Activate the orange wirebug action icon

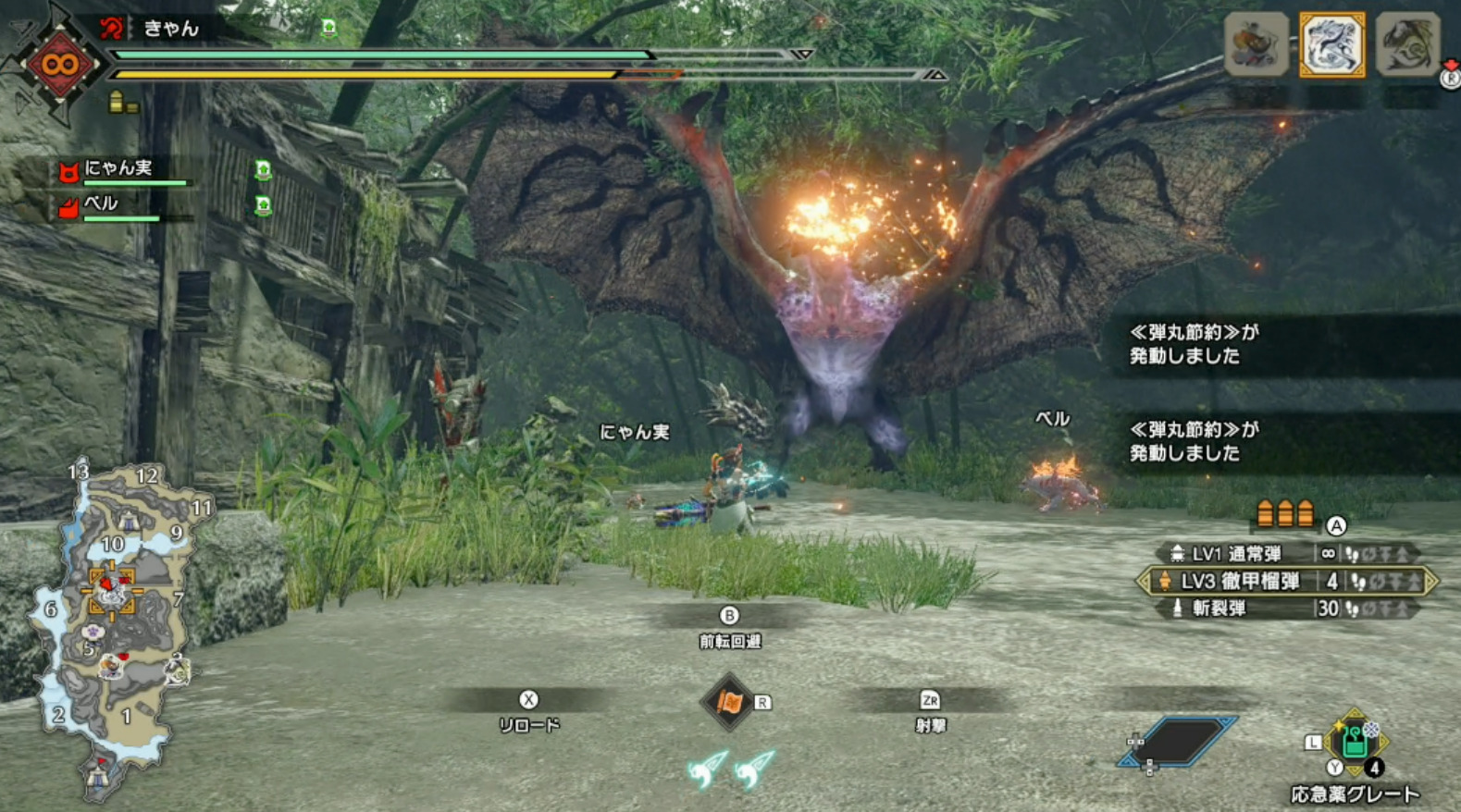pos(729,703)
